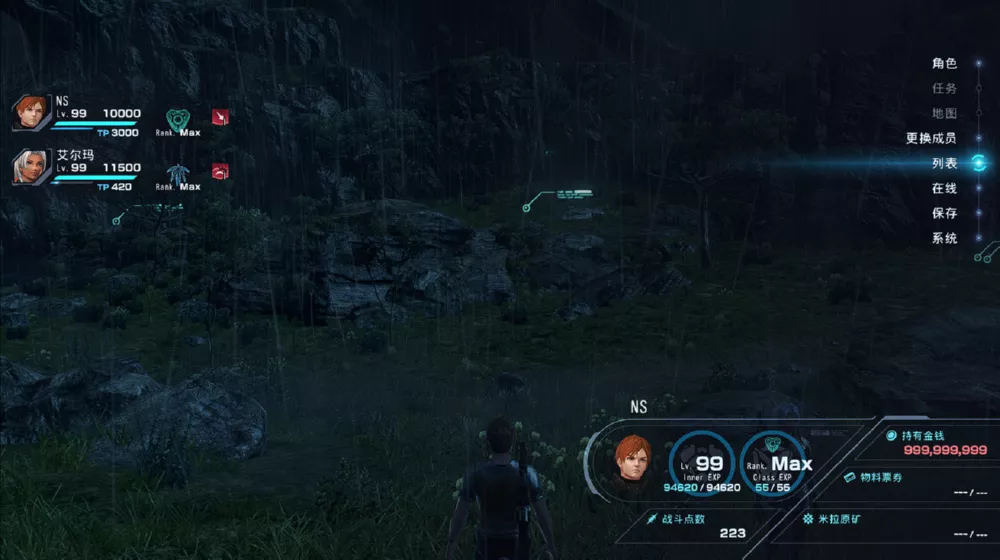Choose 更换成员 to change party members
1000x560 pixels.
pos(931,138)
